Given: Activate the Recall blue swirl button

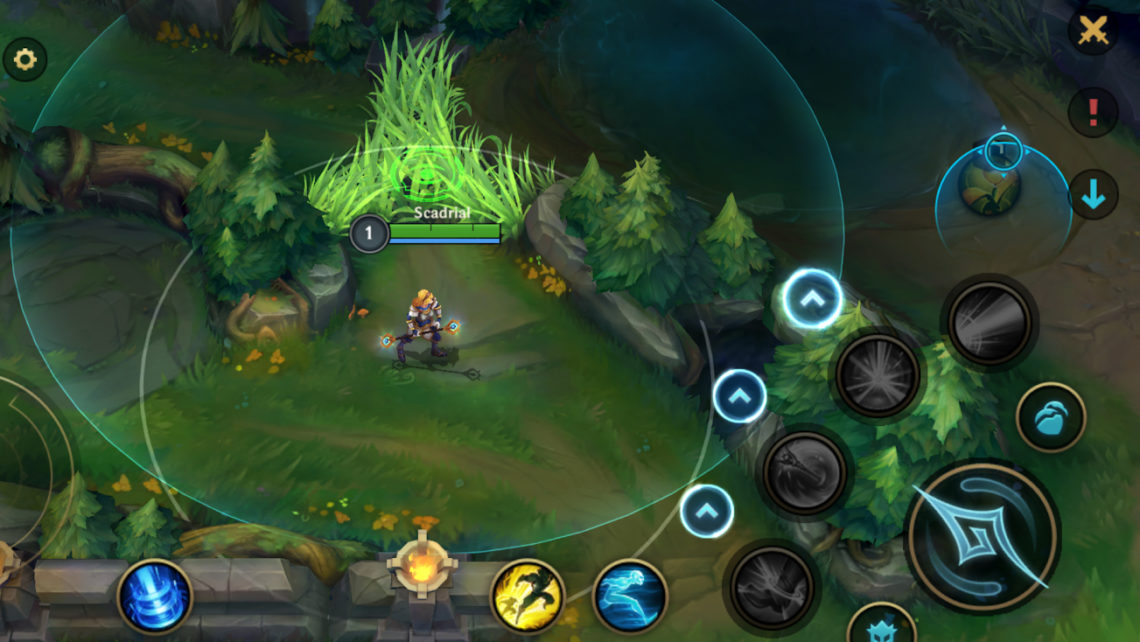Looking at the screenshot, I should 155,597.
